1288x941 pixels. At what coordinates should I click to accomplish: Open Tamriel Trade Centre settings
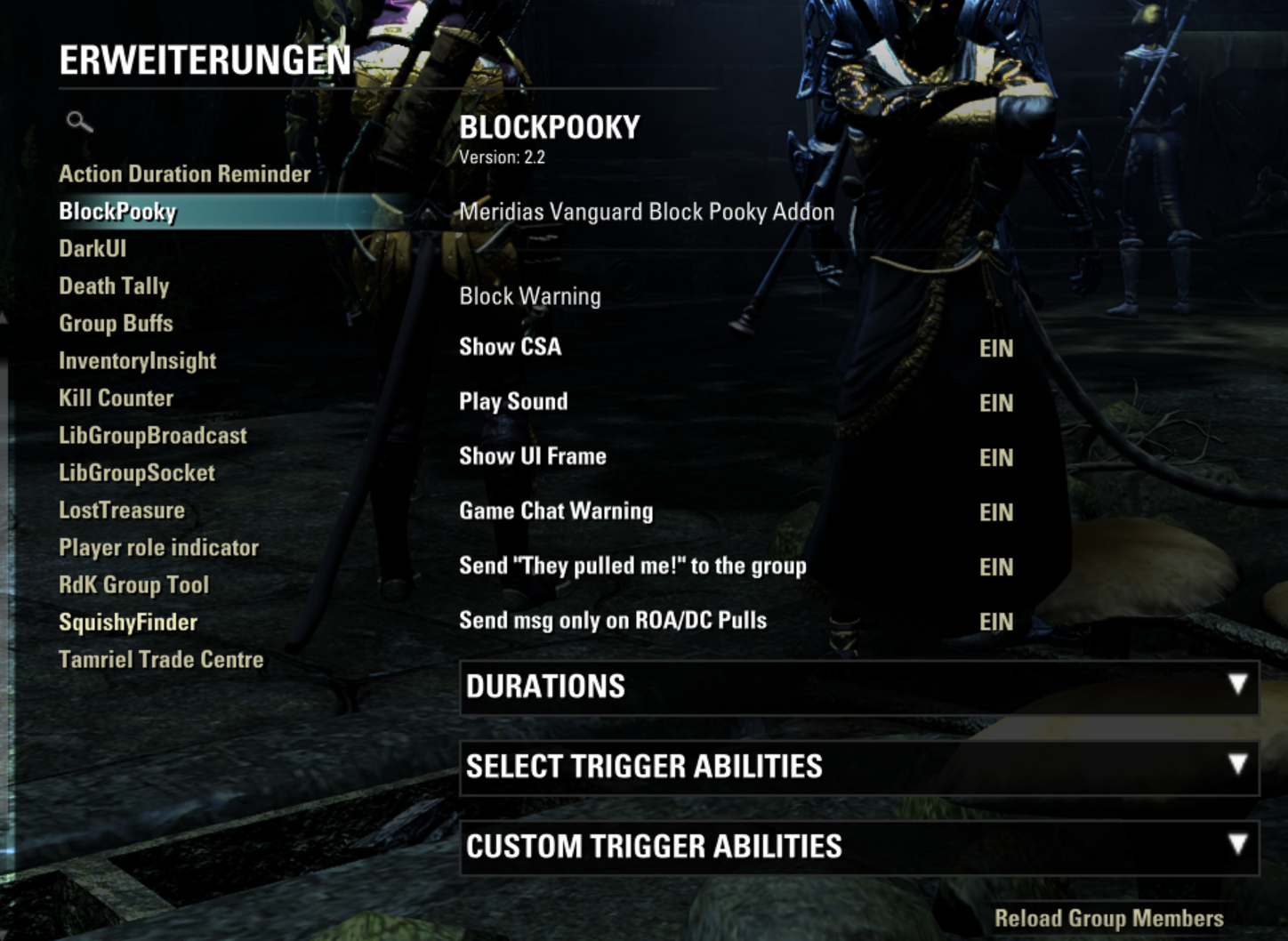pyautogui.click(x=161, y=660)
